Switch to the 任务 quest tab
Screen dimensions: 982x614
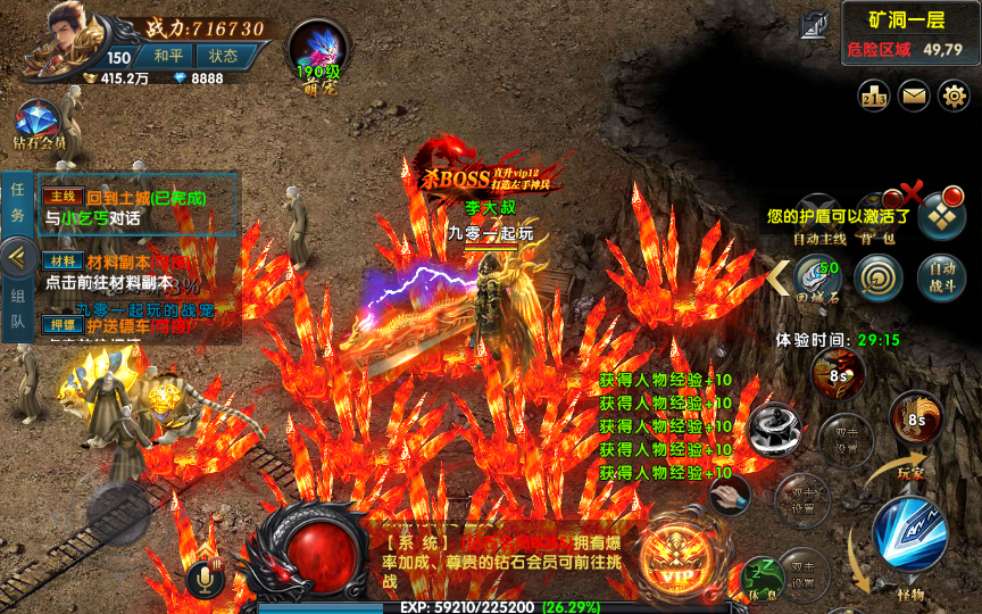[x=17, y=203]
